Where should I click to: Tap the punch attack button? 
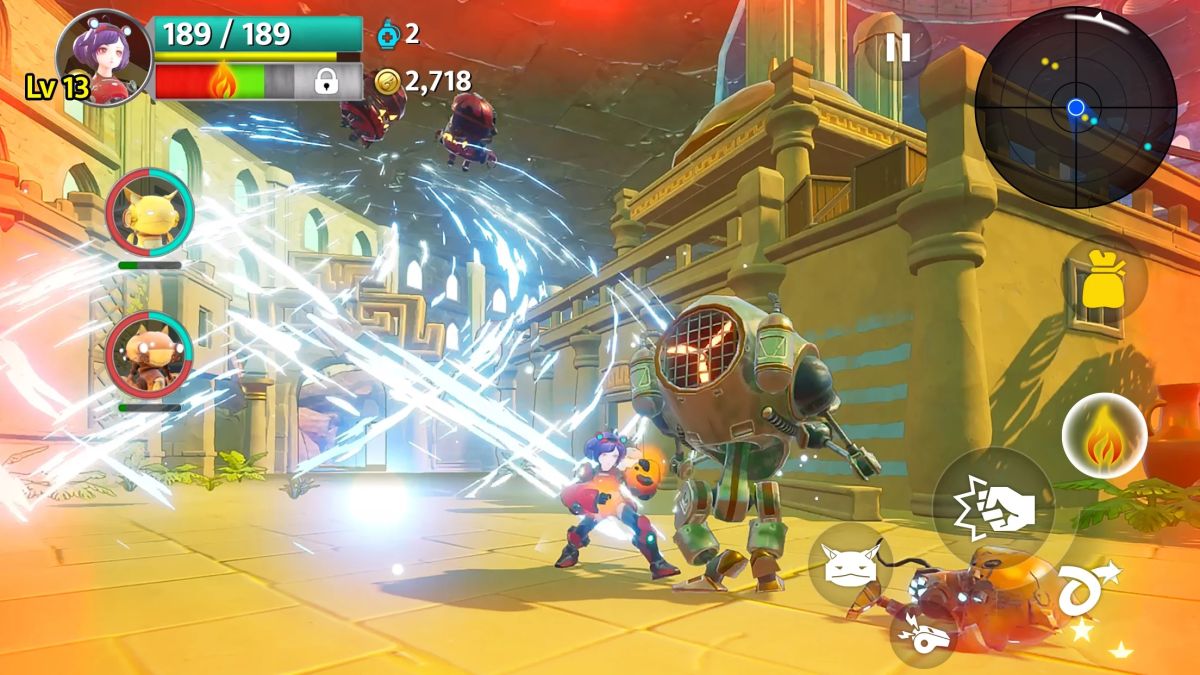(x=993, y=507)
